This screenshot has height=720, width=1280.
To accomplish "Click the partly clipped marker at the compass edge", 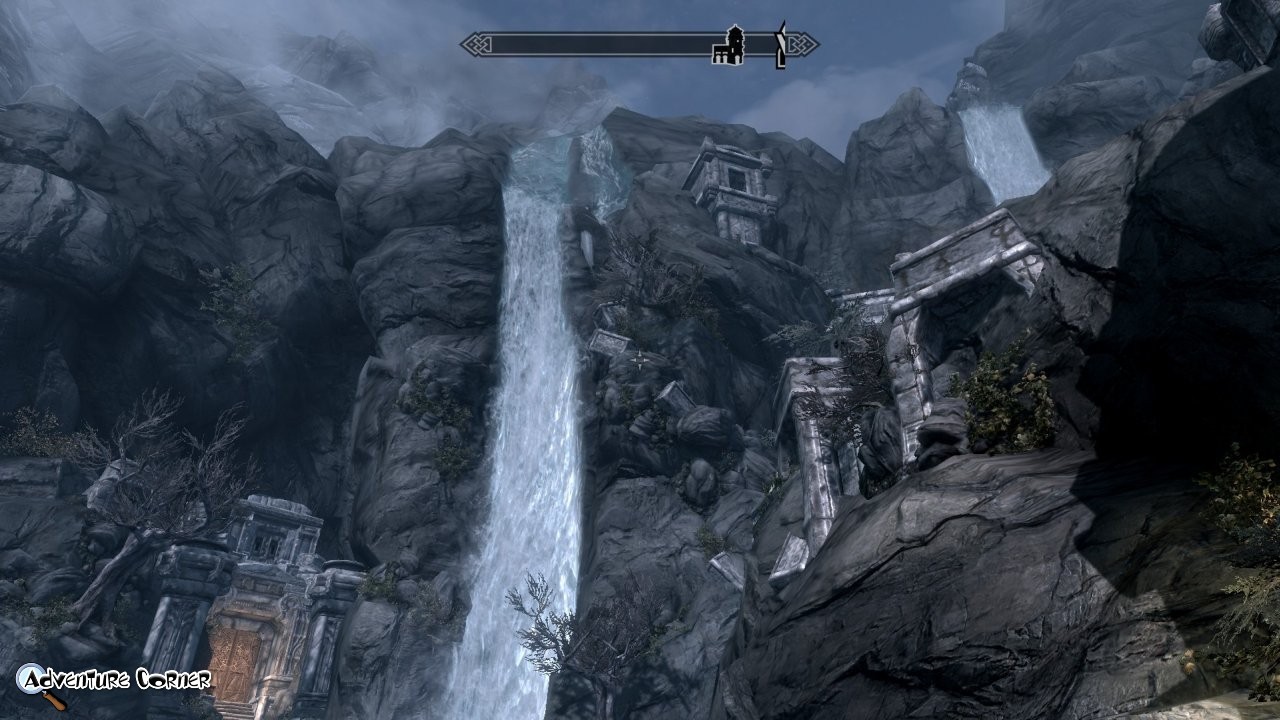I will pyautogui.click(x=781, y=45).
